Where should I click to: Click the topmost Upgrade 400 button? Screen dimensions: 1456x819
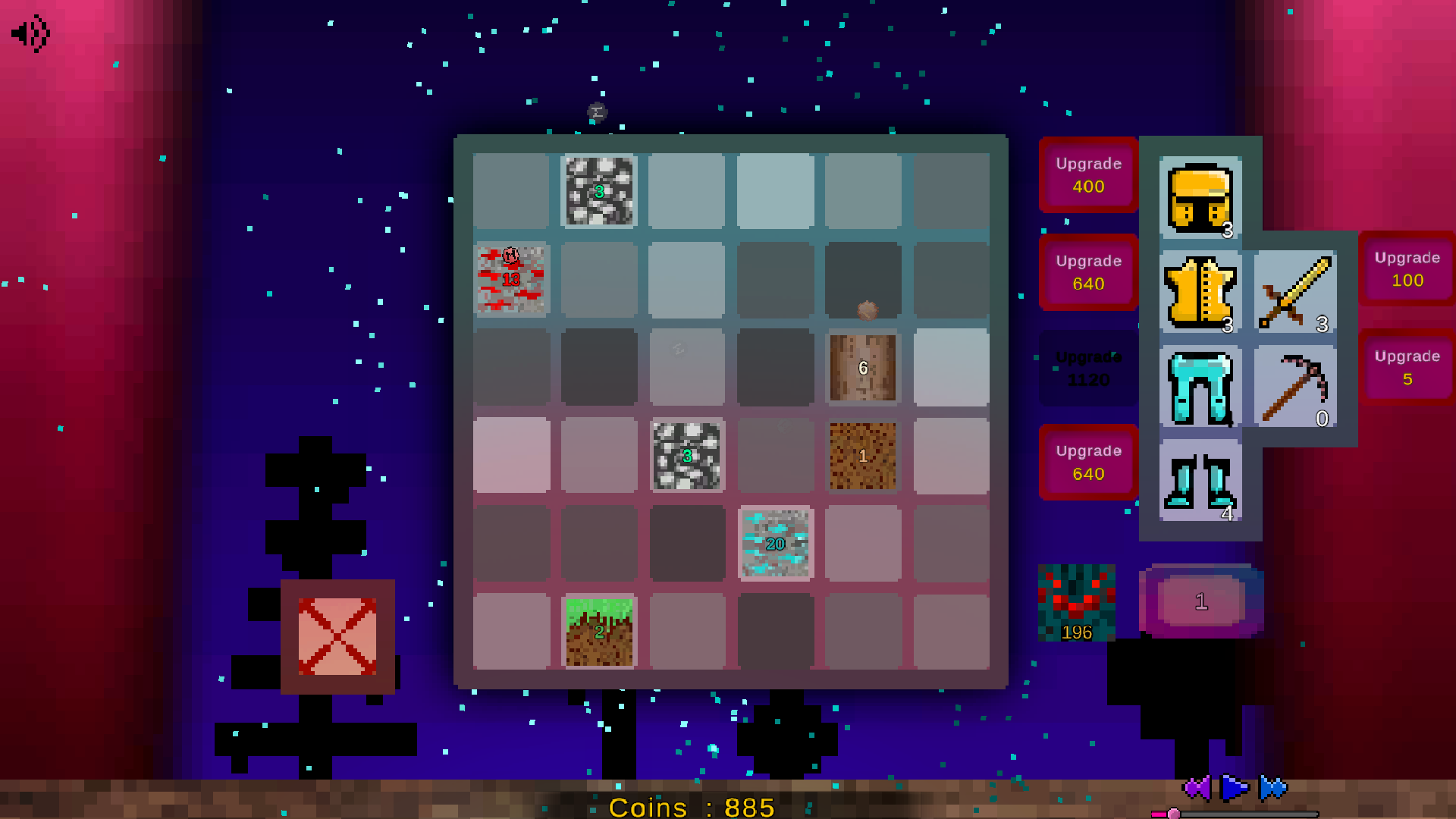(1087, 175)
